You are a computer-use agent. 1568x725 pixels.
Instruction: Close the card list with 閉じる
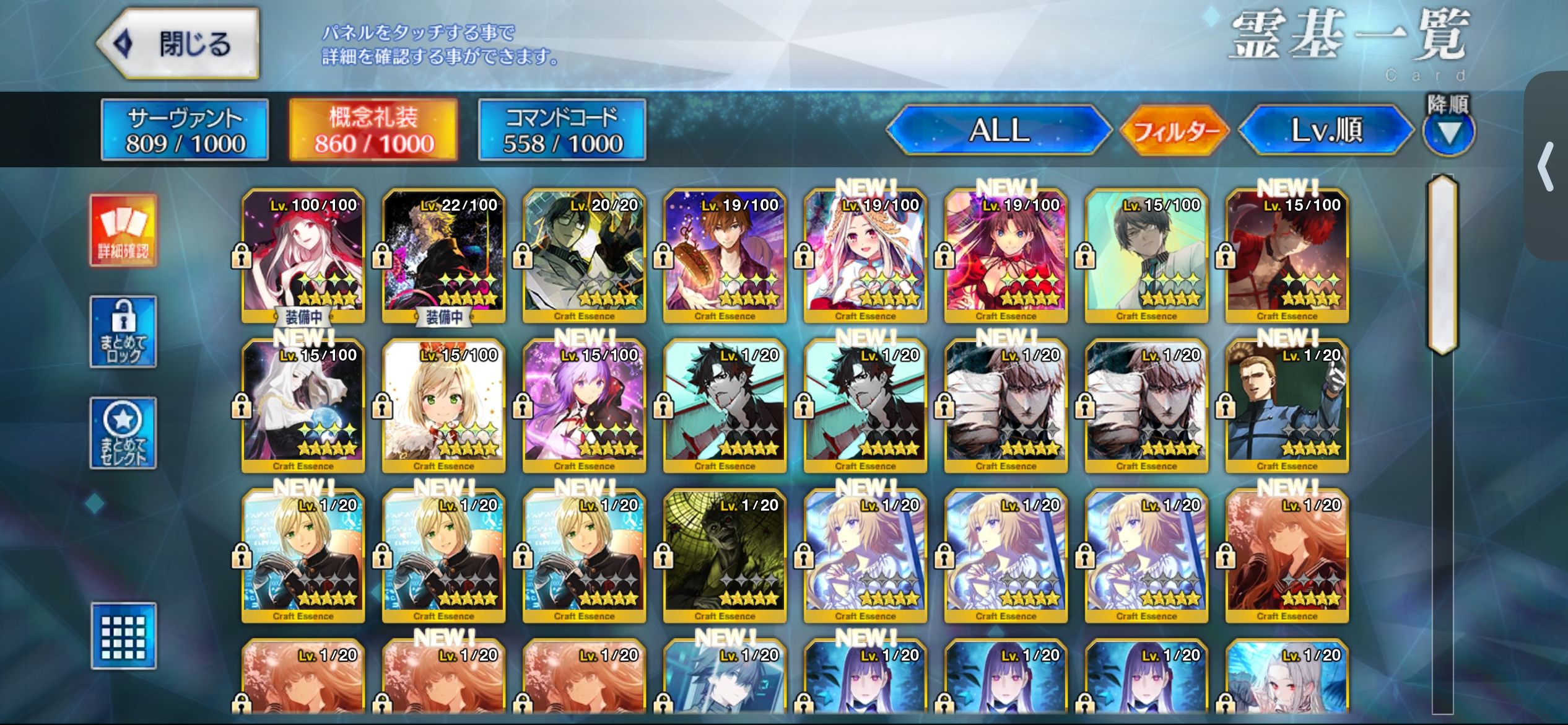point(178,43)
